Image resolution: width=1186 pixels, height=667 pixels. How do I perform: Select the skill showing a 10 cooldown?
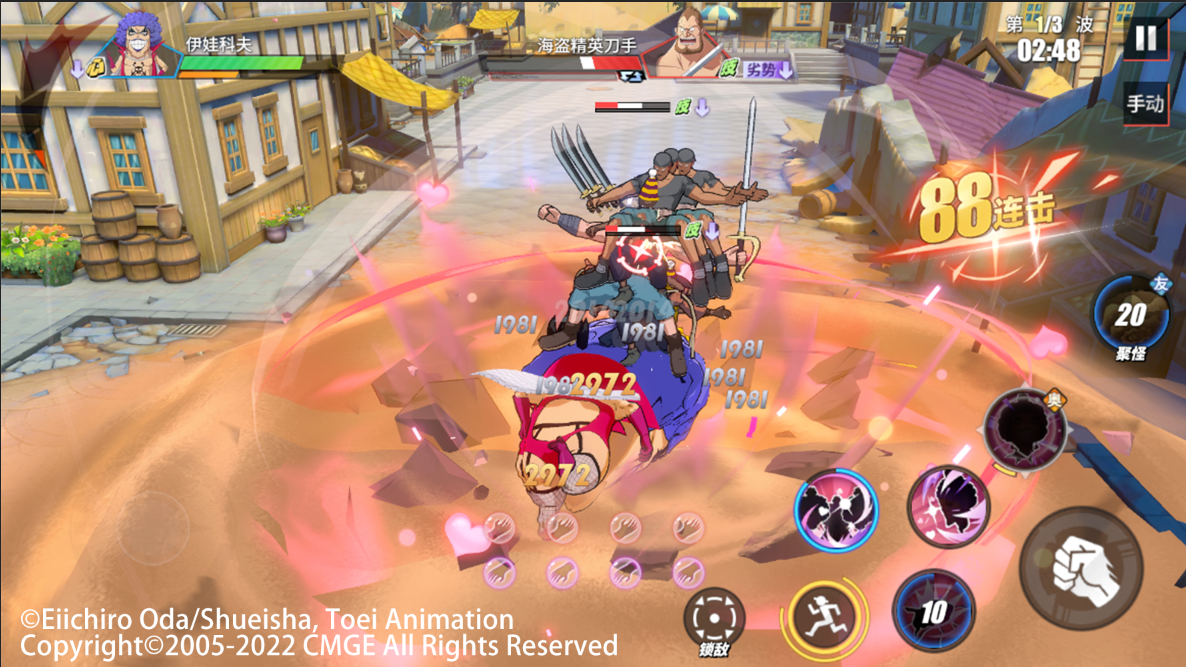pyautogui.click(x=933, y=610)
